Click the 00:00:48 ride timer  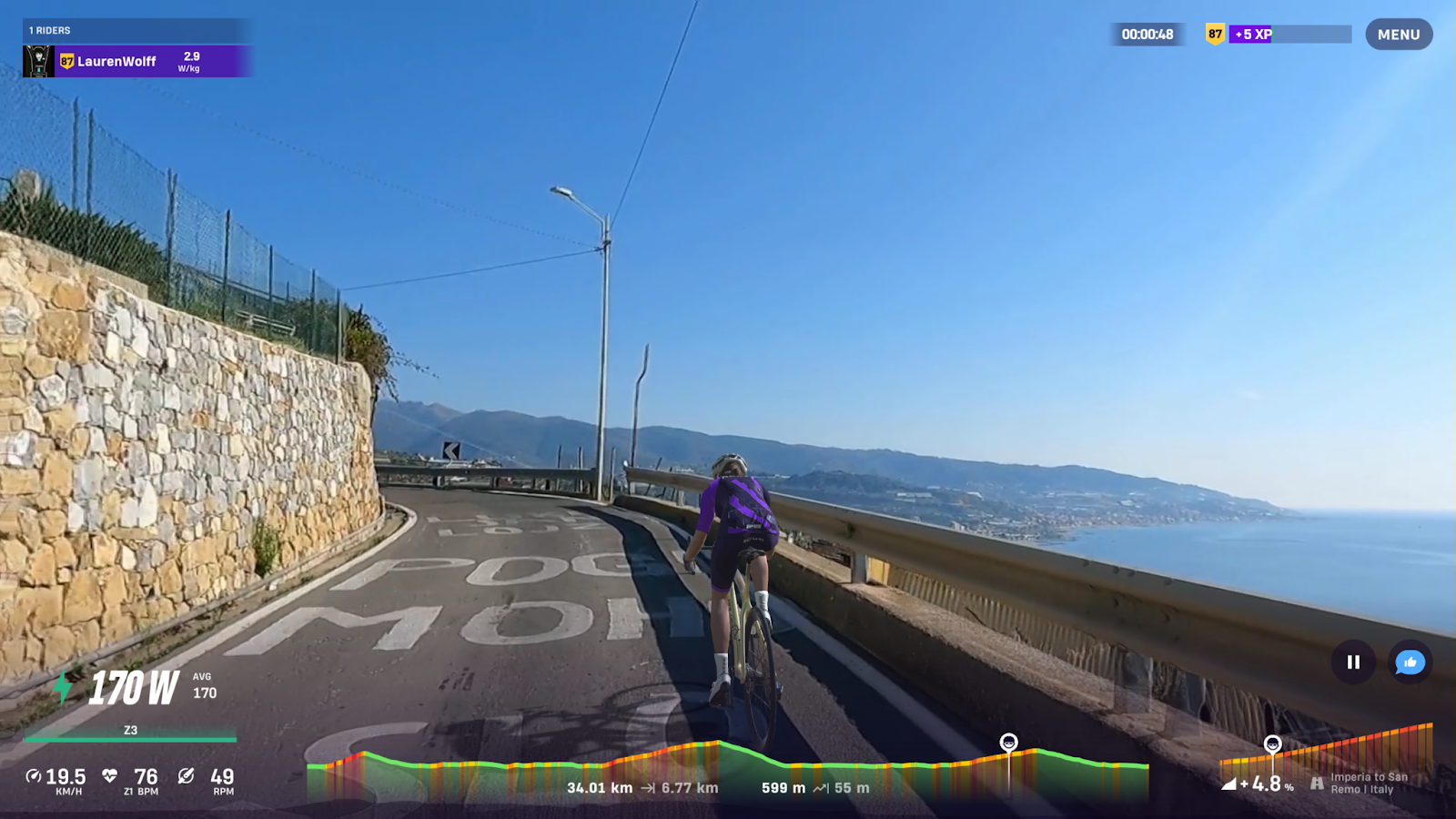[x=1148, y=35]
